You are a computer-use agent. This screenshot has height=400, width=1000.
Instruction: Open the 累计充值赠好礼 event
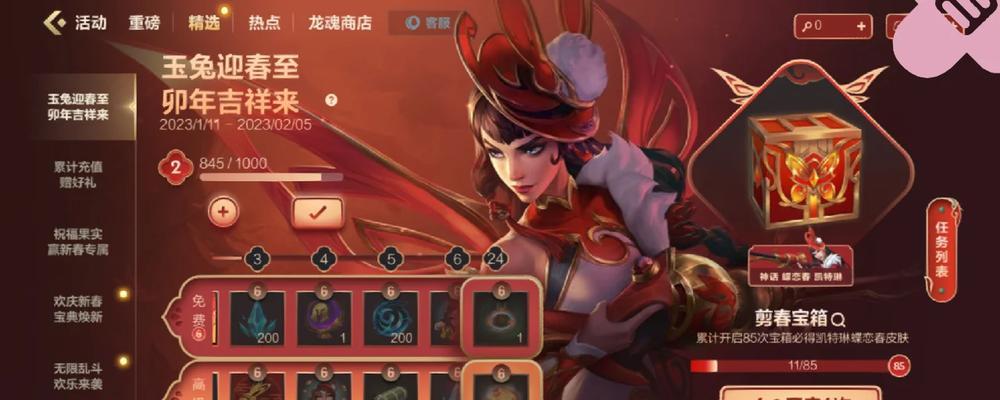pos(78,175)
